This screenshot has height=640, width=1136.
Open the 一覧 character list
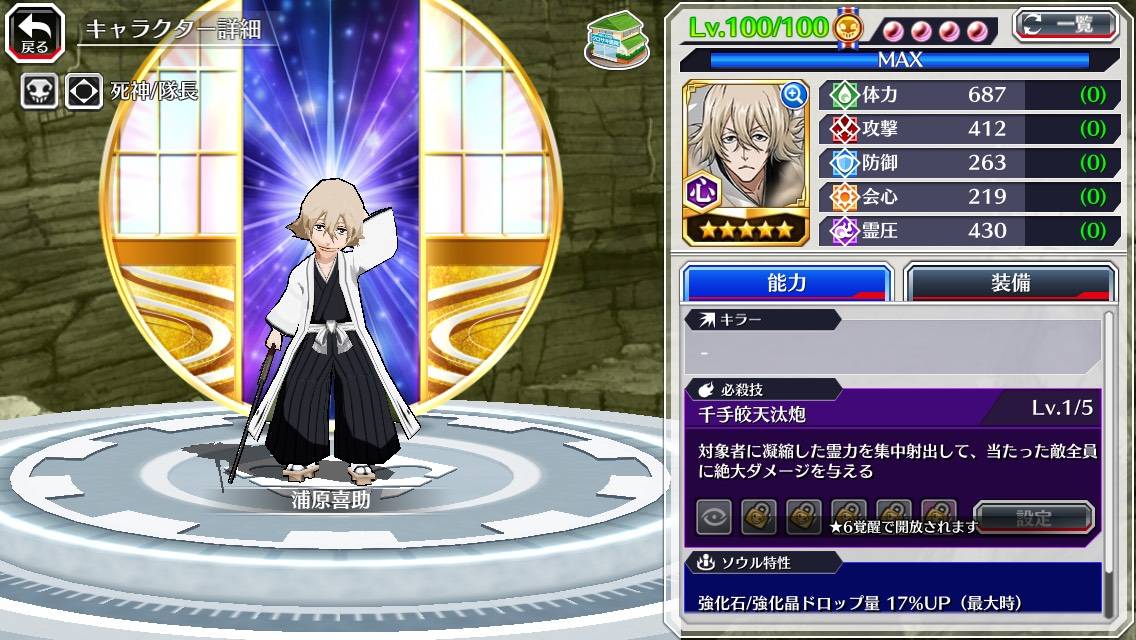pyautogui.click(x=1066, y=24)
